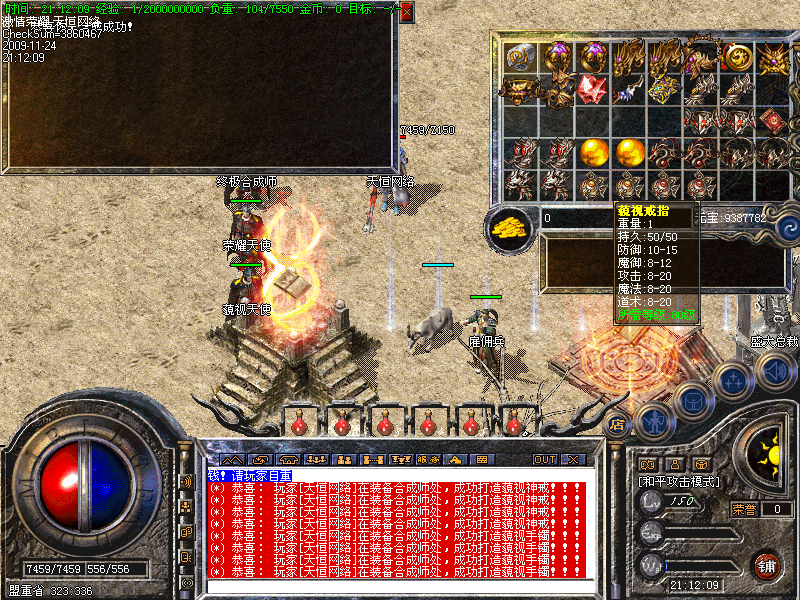Click the speaker sound round button
800x600 pixels.
click(773, 372)
